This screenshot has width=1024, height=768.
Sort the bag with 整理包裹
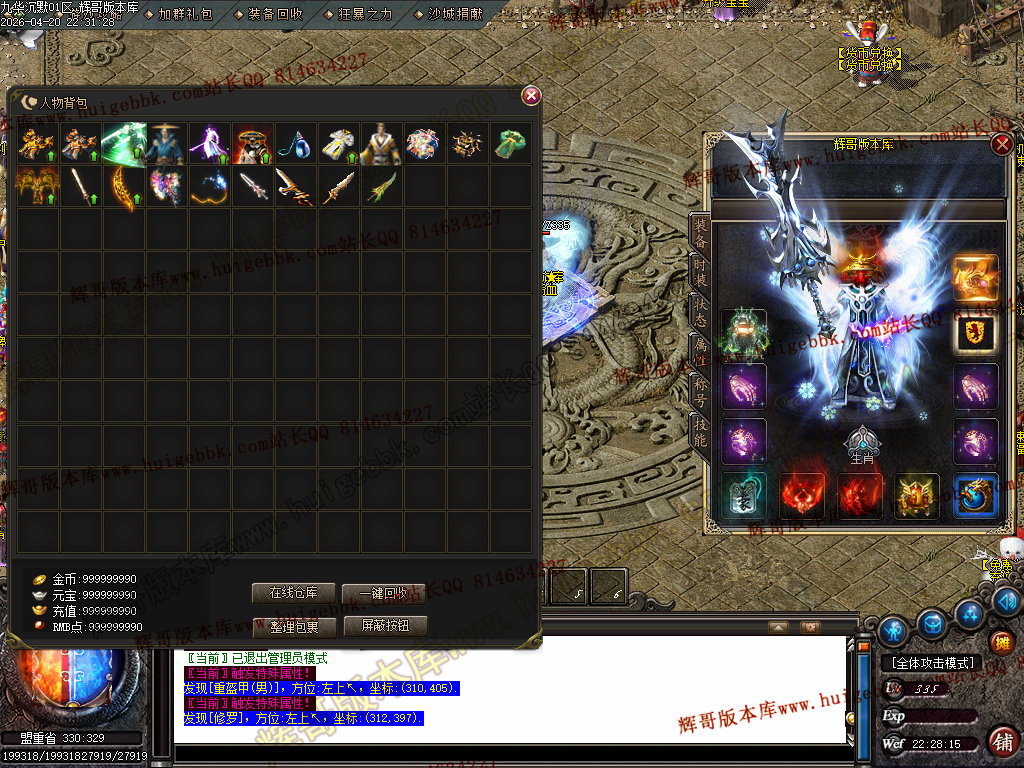pos(293,627)
